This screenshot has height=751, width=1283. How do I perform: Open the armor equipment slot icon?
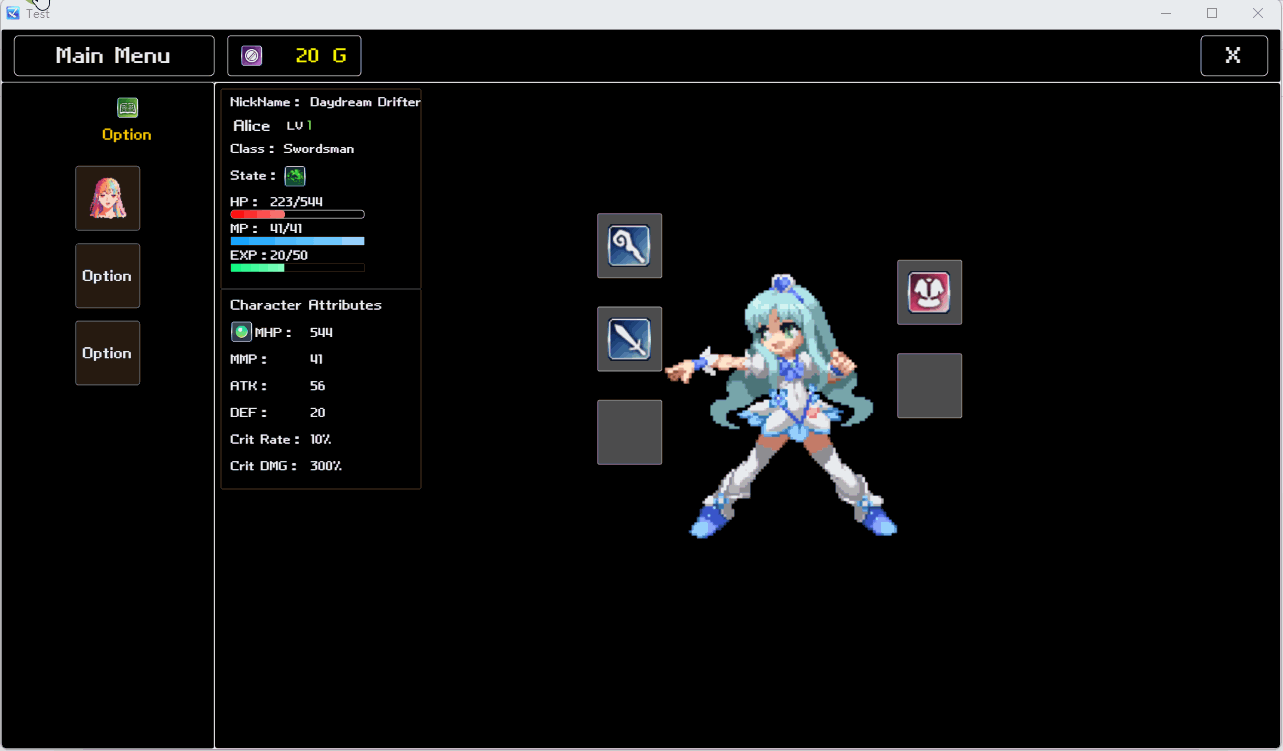click(929, 292)
